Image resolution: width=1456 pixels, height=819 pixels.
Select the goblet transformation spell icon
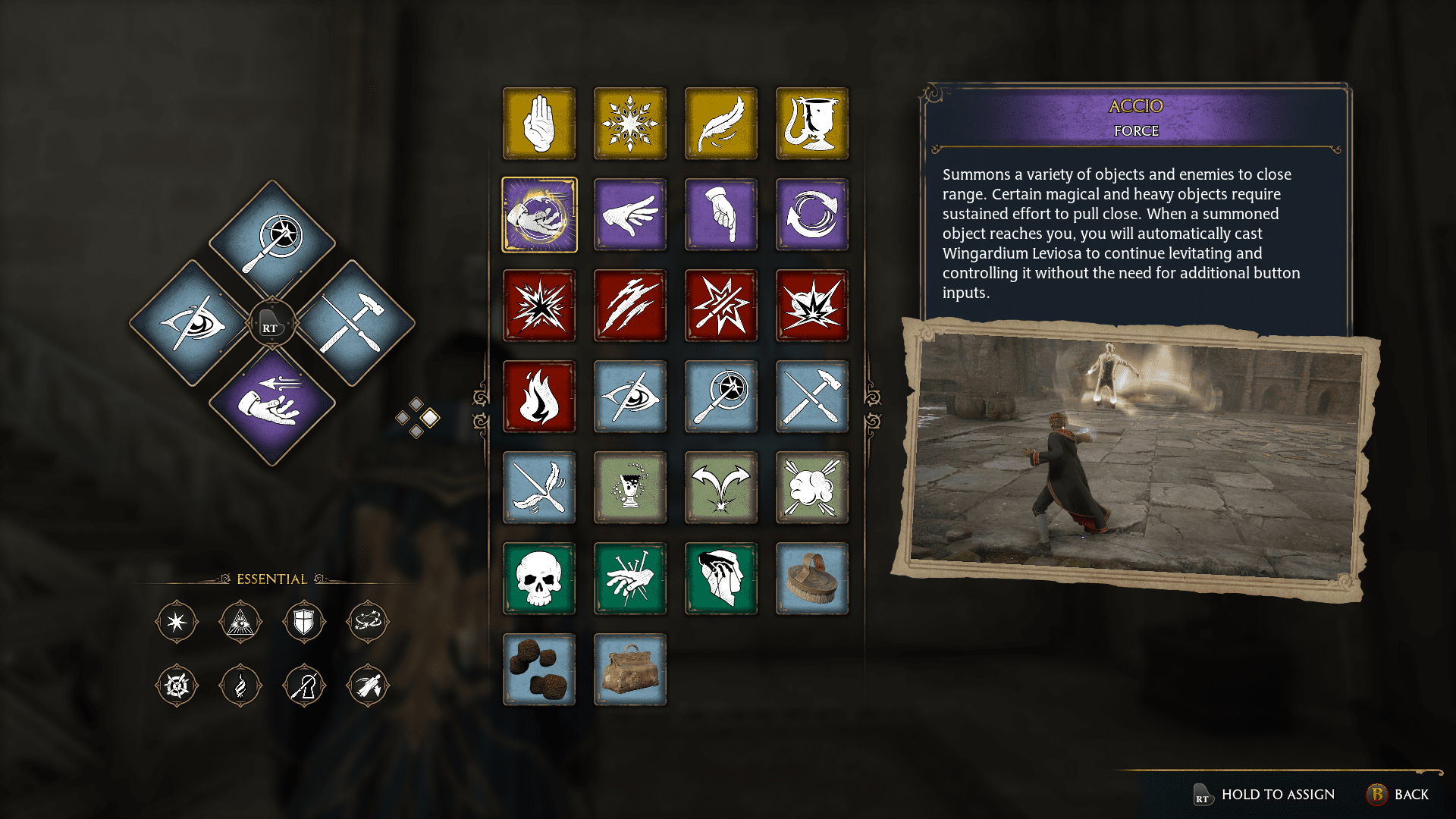(x=811, y=124)
